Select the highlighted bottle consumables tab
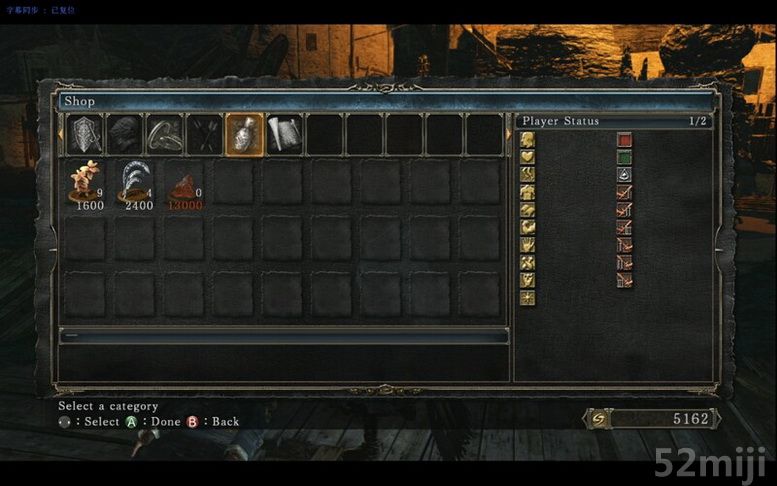 245,134
